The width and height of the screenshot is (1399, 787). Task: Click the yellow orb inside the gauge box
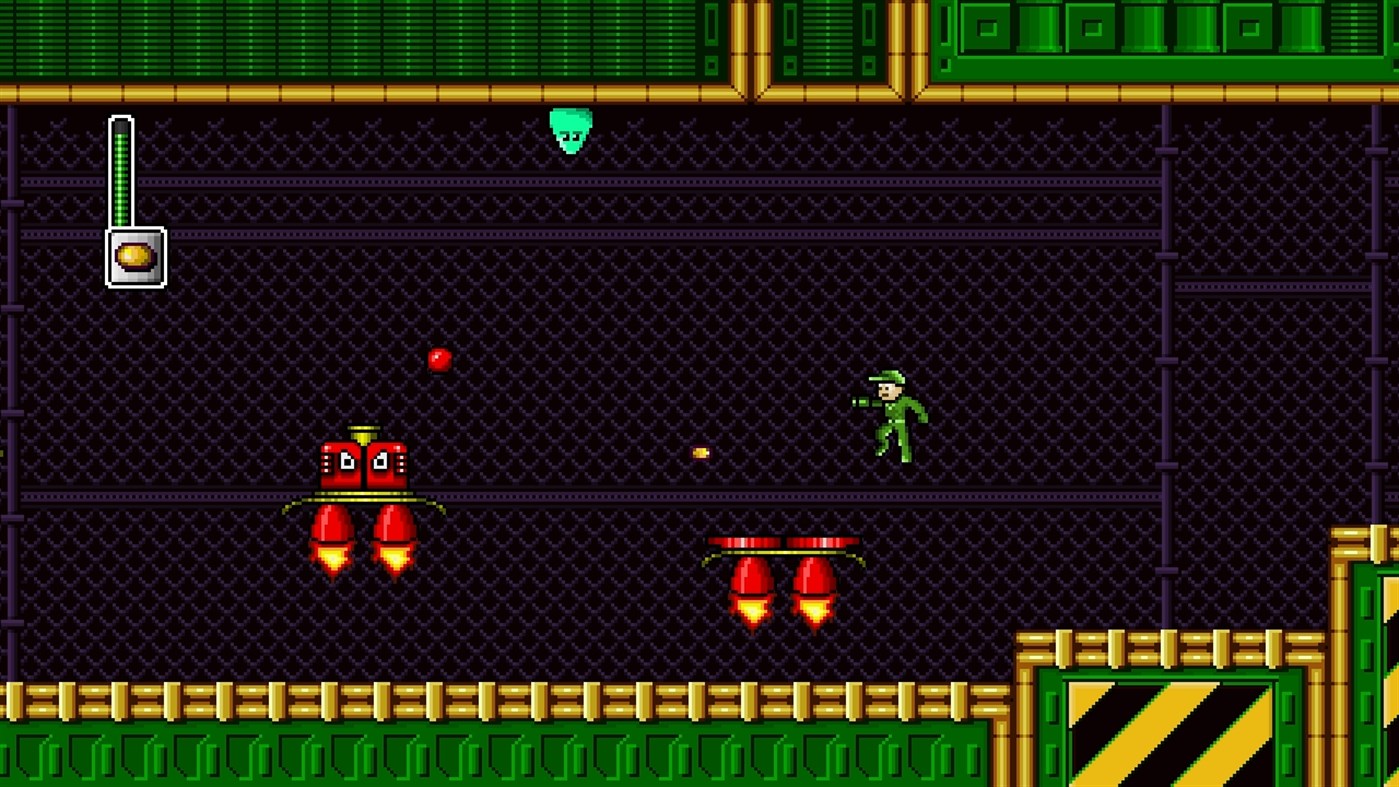tap(133, 256)
